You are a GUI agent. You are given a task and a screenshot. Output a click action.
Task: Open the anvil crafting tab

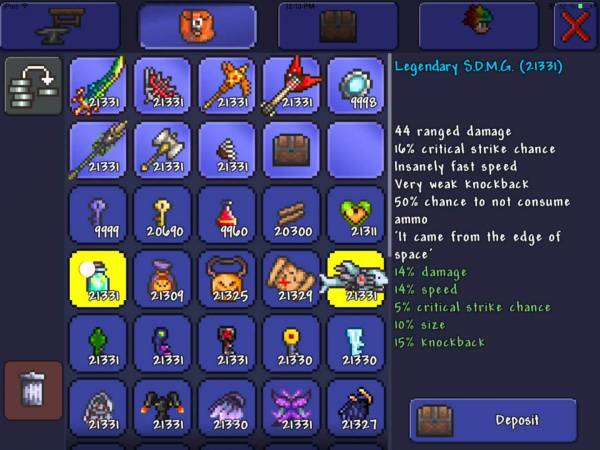pyautogui.click(x=59, y=26)
